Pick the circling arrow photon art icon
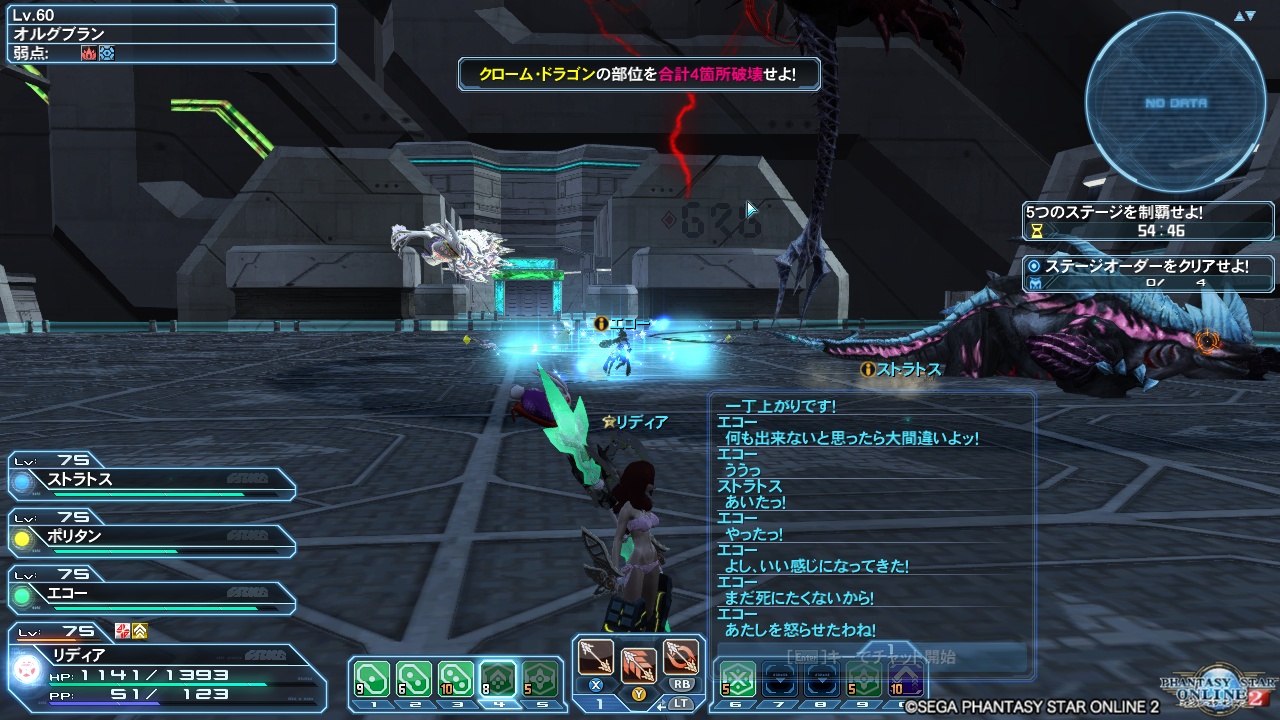 pos(681,658)
